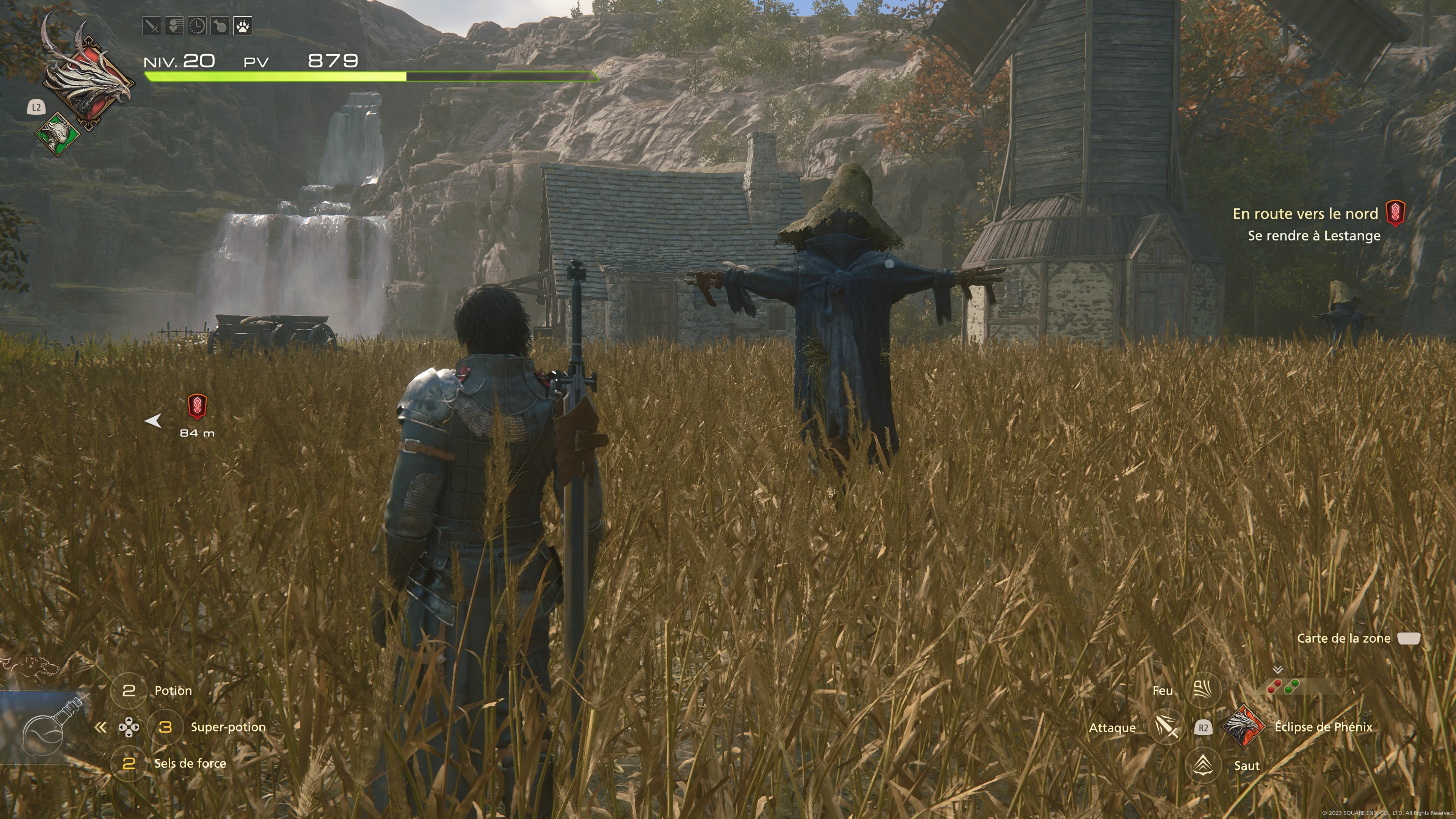1456x819 pixels.
Task: Select the highlighted paw print status icon
Action: [243, 26]
